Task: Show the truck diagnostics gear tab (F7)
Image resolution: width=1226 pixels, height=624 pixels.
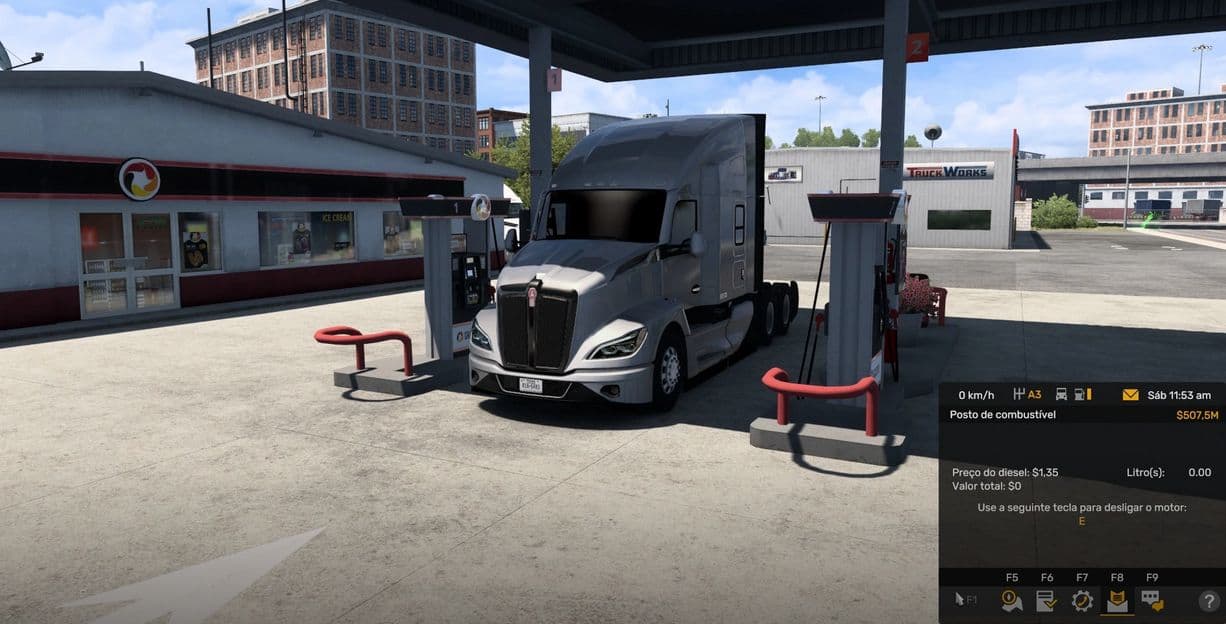Action: [1082, 600]
